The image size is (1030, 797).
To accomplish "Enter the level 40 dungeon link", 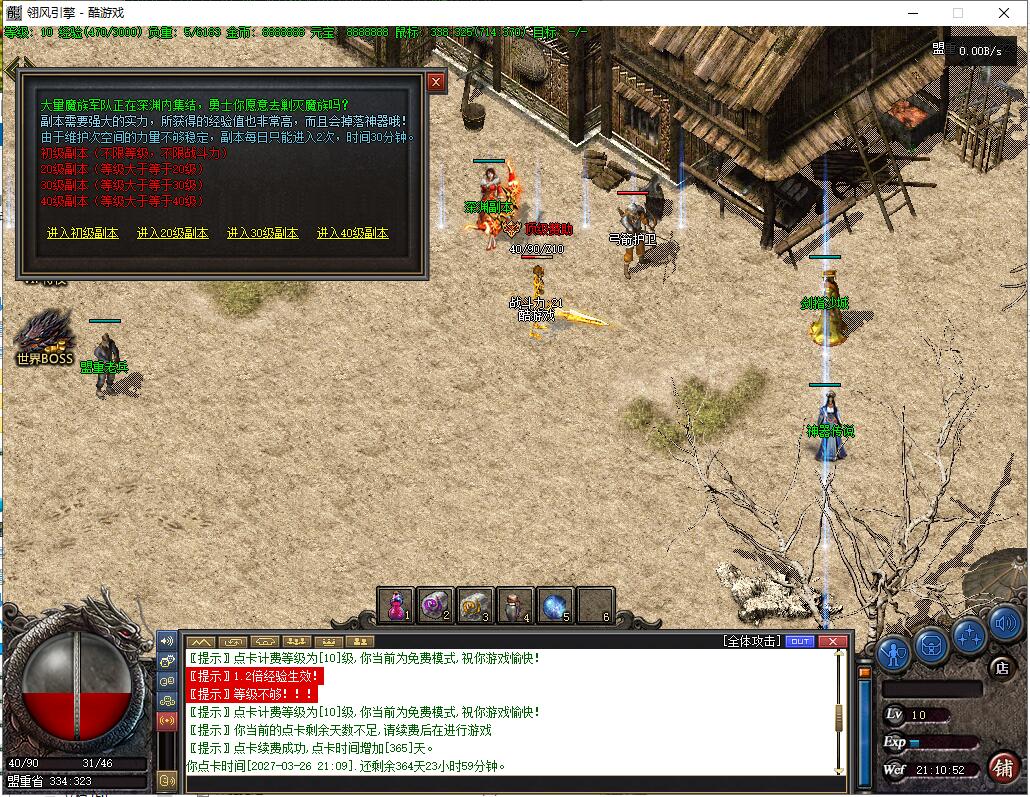I will click(x=352, y=233).
